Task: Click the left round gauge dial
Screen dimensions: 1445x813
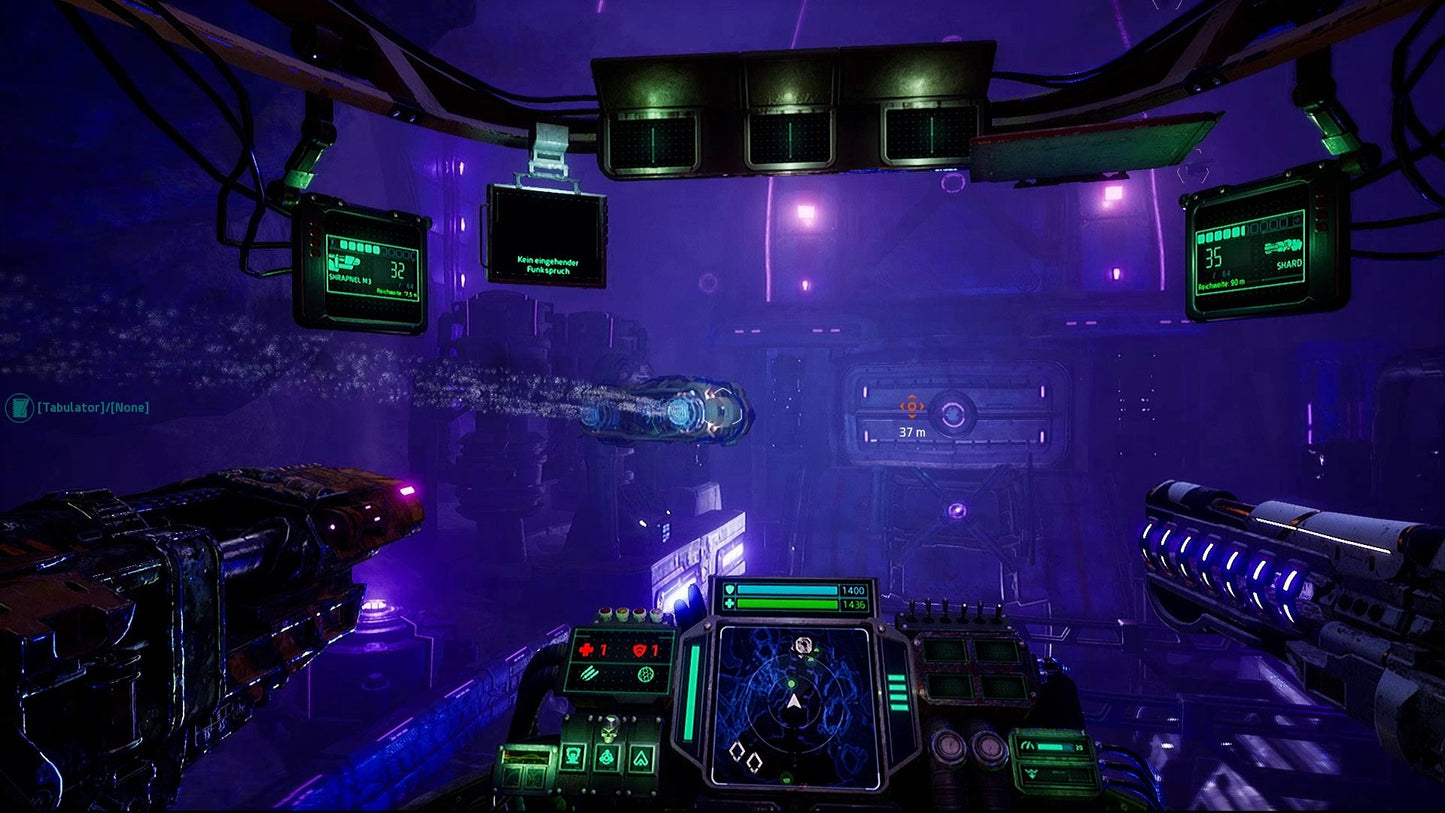Action: click(950, 746)
